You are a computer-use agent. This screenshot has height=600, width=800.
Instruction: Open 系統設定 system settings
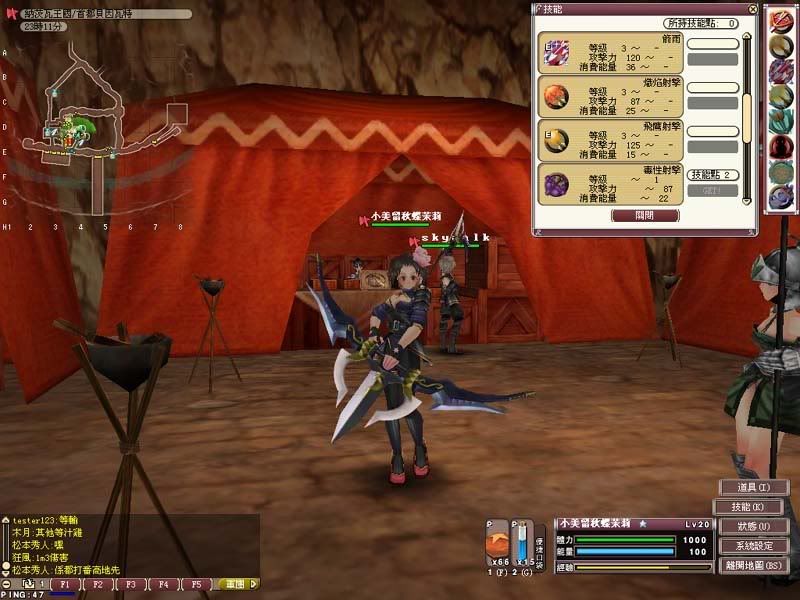(753, 546)
